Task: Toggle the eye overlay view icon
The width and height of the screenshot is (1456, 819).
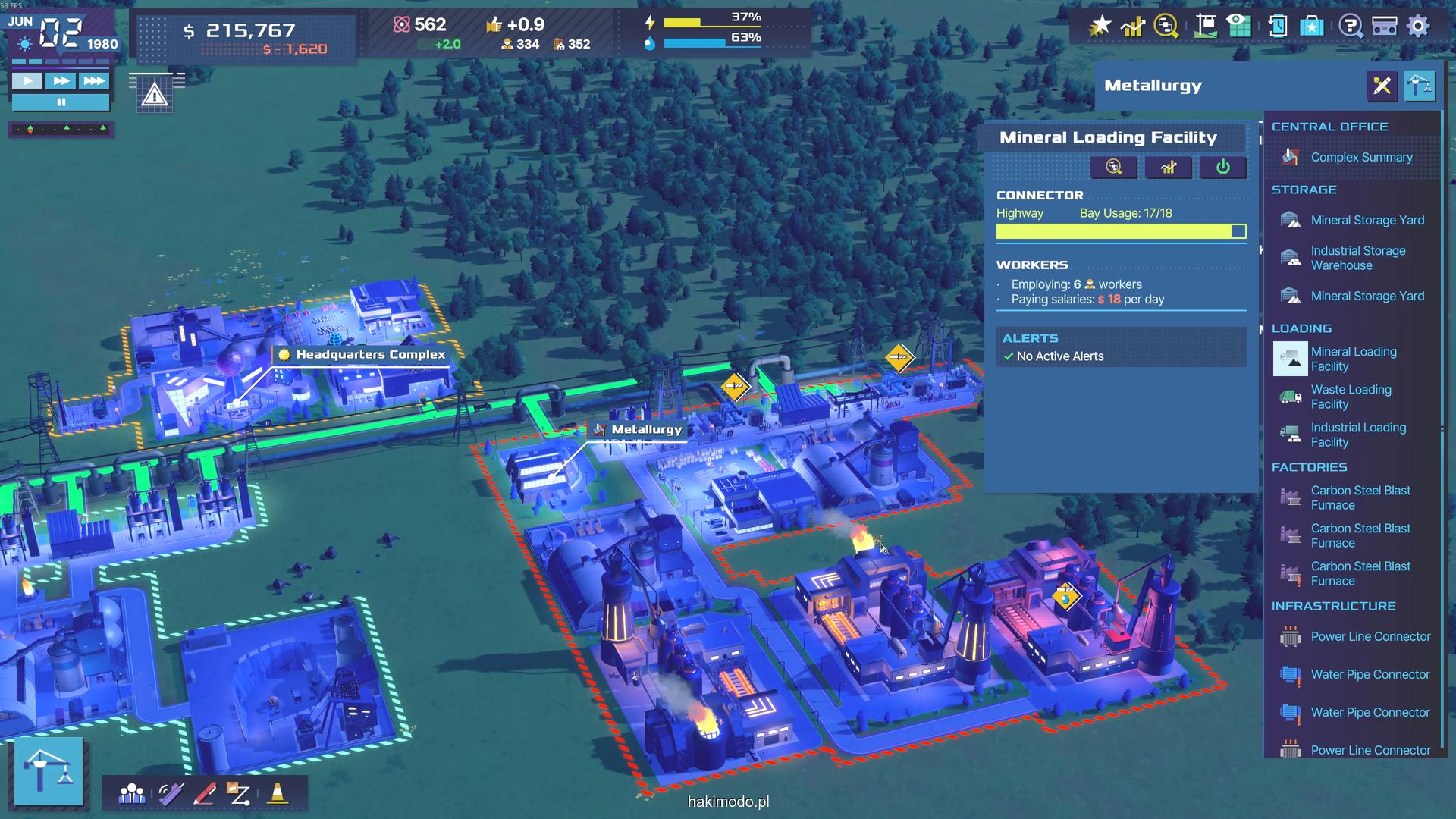Action: (x=1239, y=27)
